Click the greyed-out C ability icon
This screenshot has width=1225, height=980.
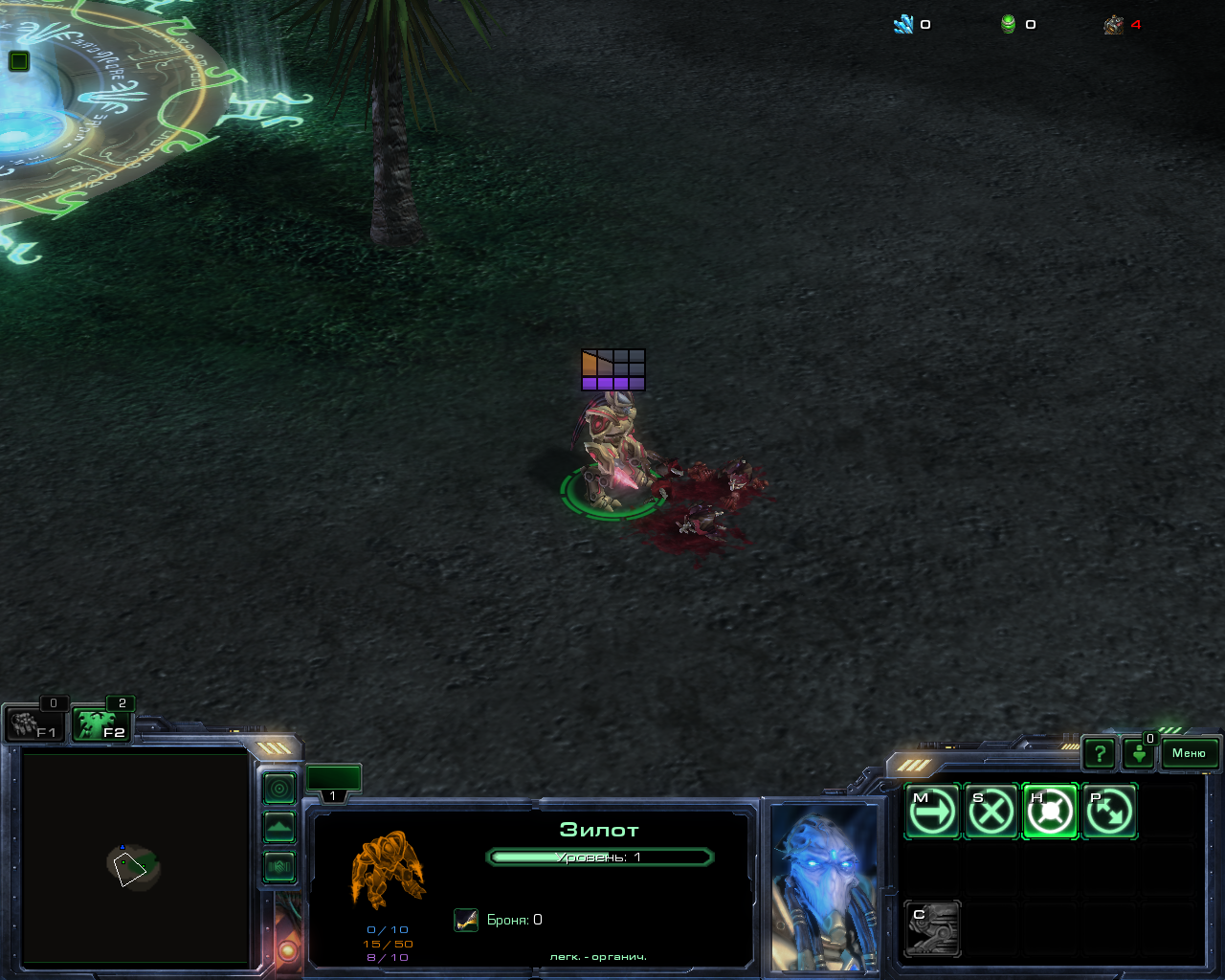932,928
